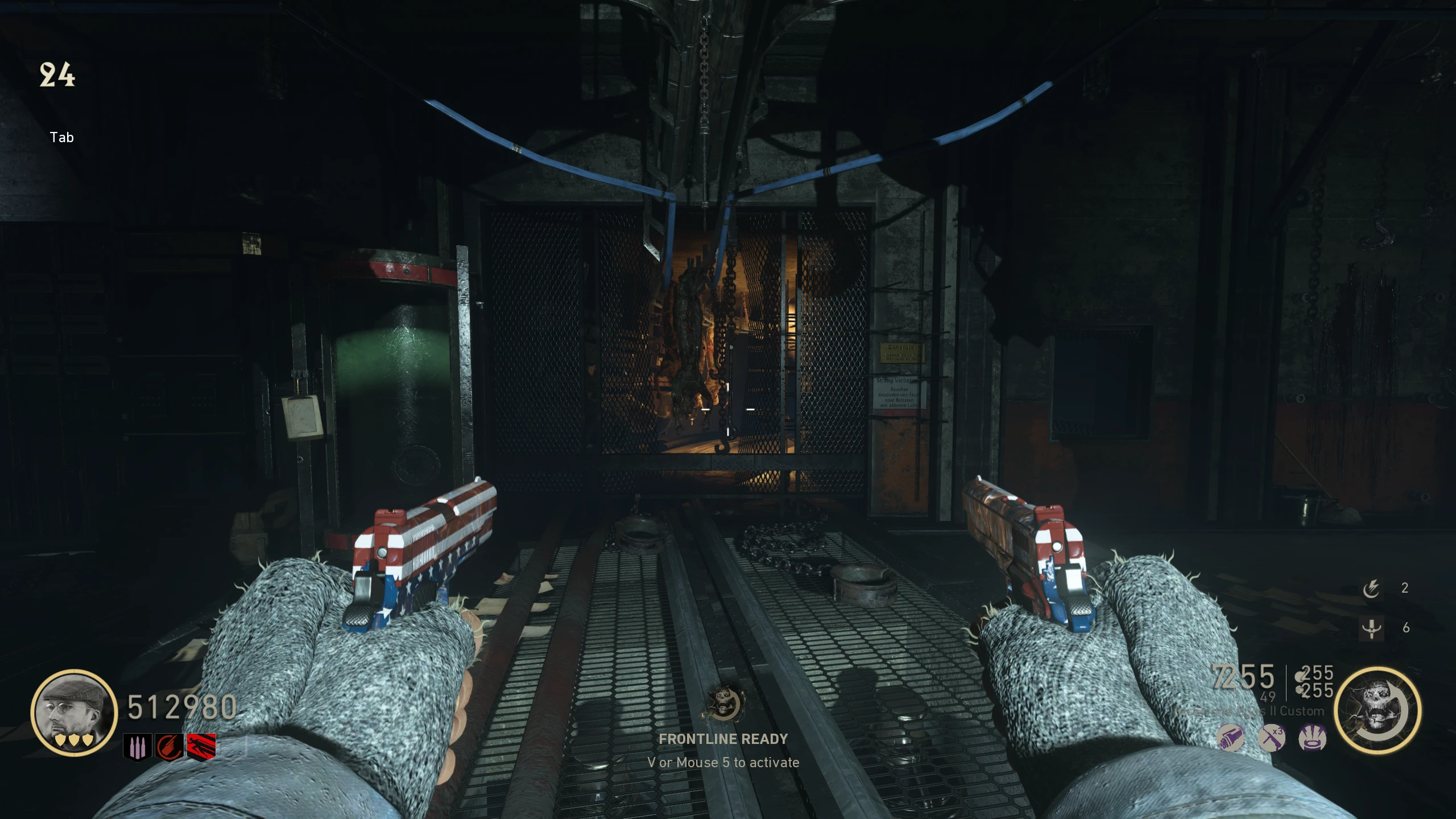Activate the Frontline skull special ability
Screen dimensions: 1456x819
(x=1377, y=709)
